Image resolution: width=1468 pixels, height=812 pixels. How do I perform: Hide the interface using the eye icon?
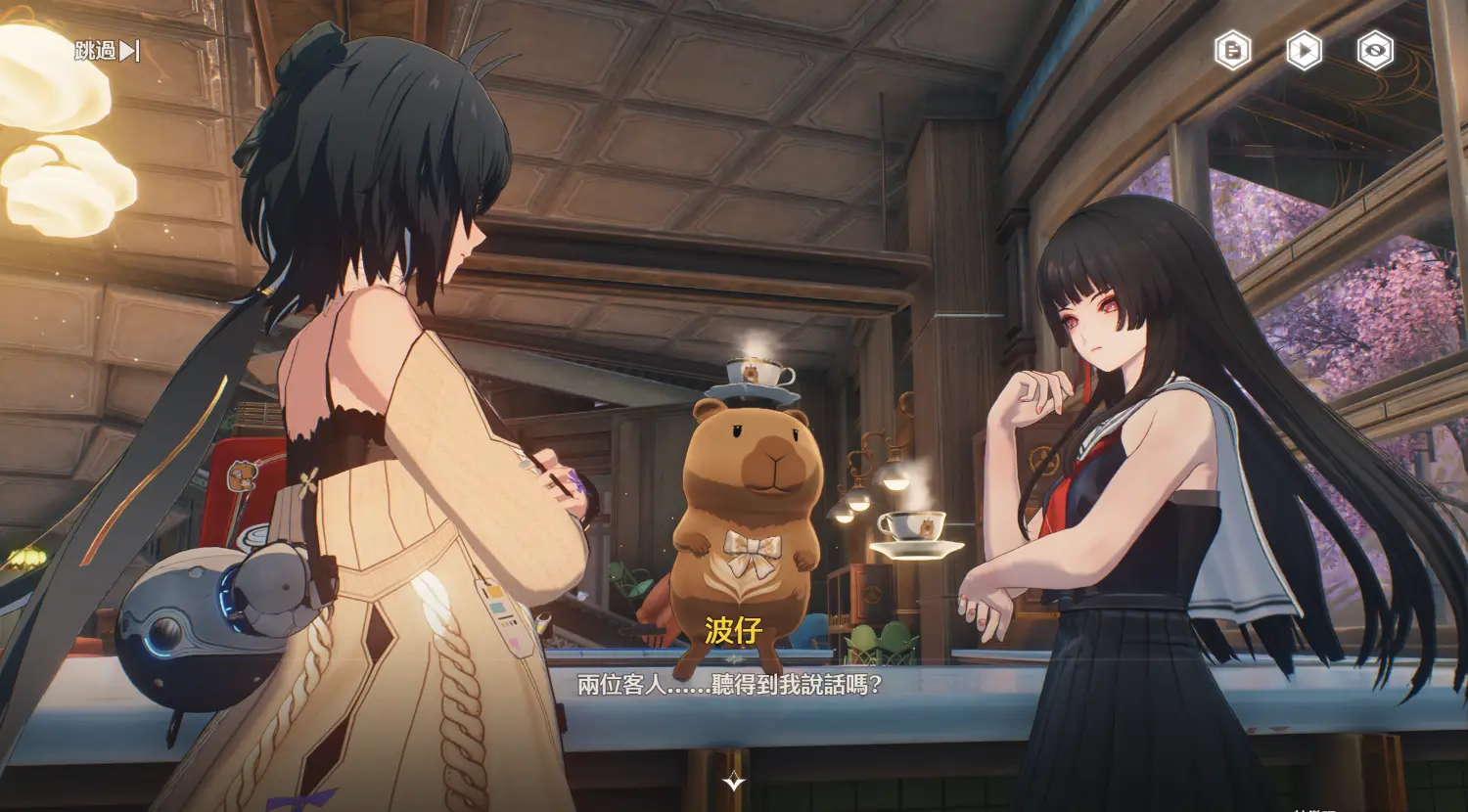click(1375, 50)
